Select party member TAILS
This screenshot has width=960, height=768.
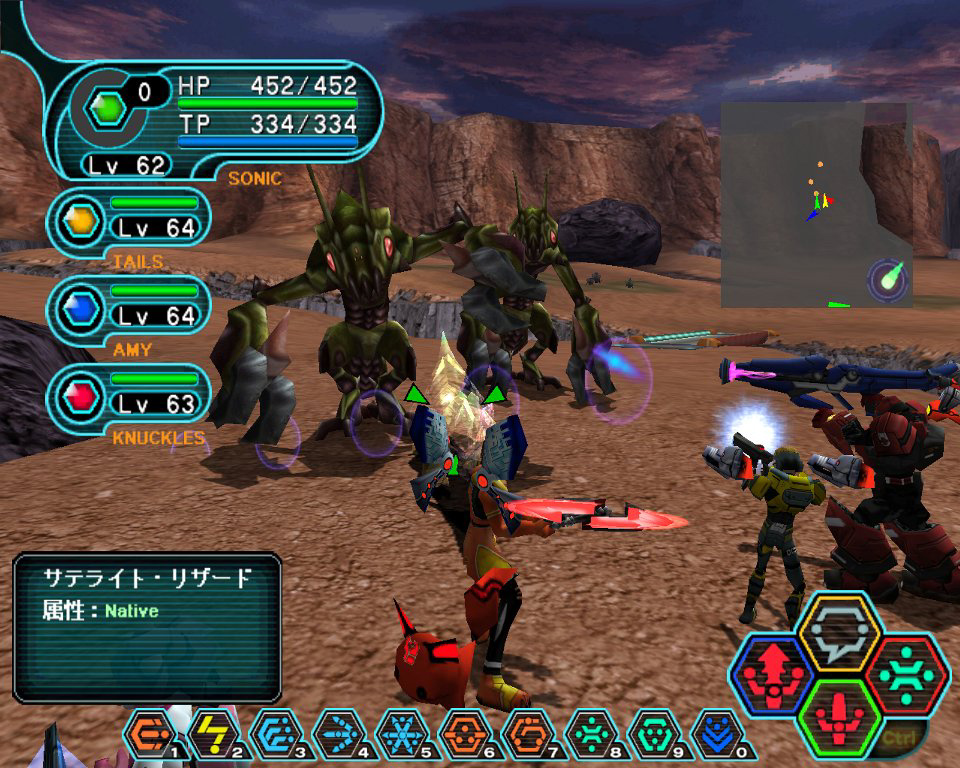pyautogui.click(x=131, y=220)
